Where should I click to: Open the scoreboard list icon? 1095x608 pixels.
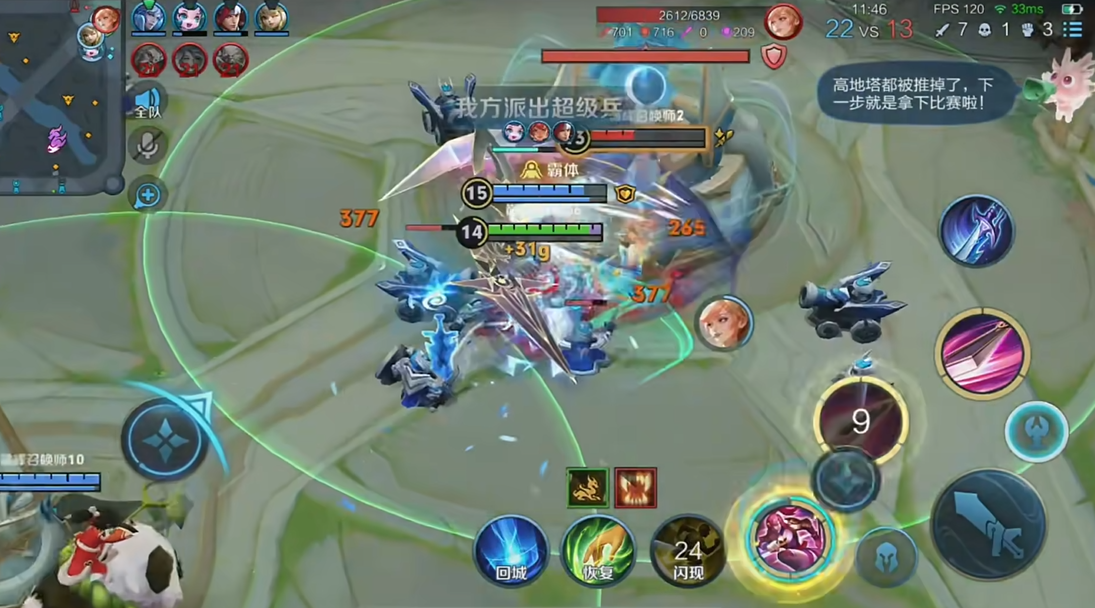pos(1073,29)
